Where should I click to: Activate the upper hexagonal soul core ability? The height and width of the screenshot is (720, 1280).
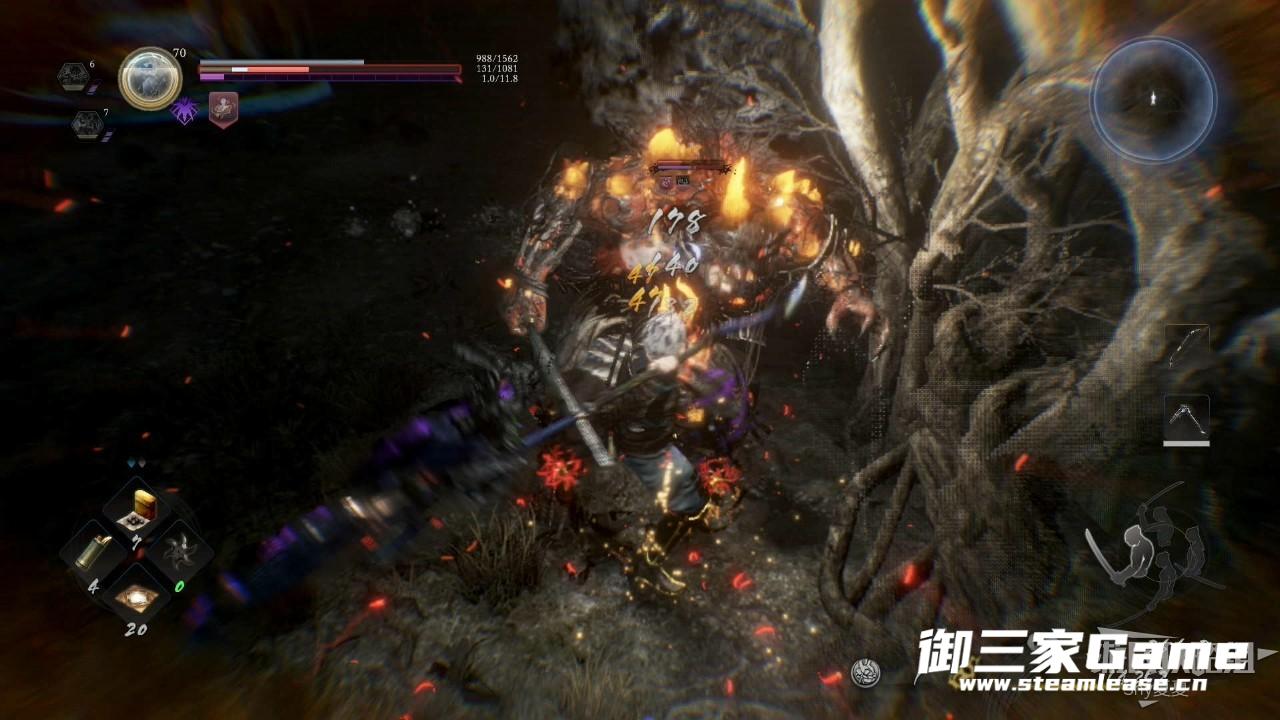point(72,76)
